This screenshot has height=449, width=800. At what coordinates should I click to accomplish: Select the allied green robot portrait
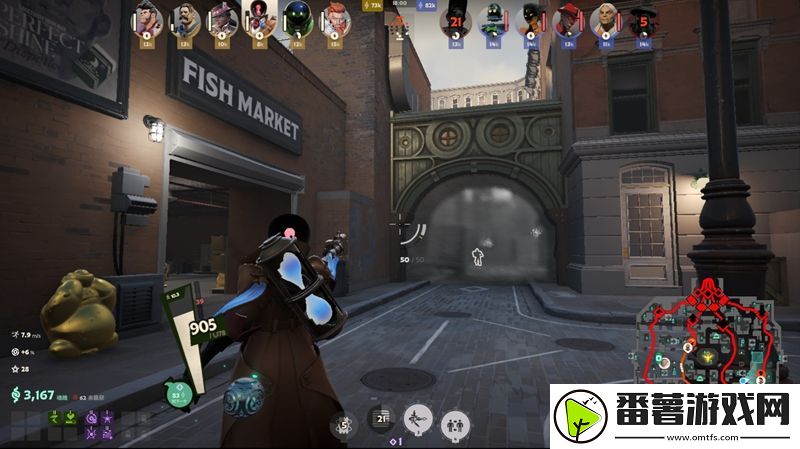click(296, 19)
